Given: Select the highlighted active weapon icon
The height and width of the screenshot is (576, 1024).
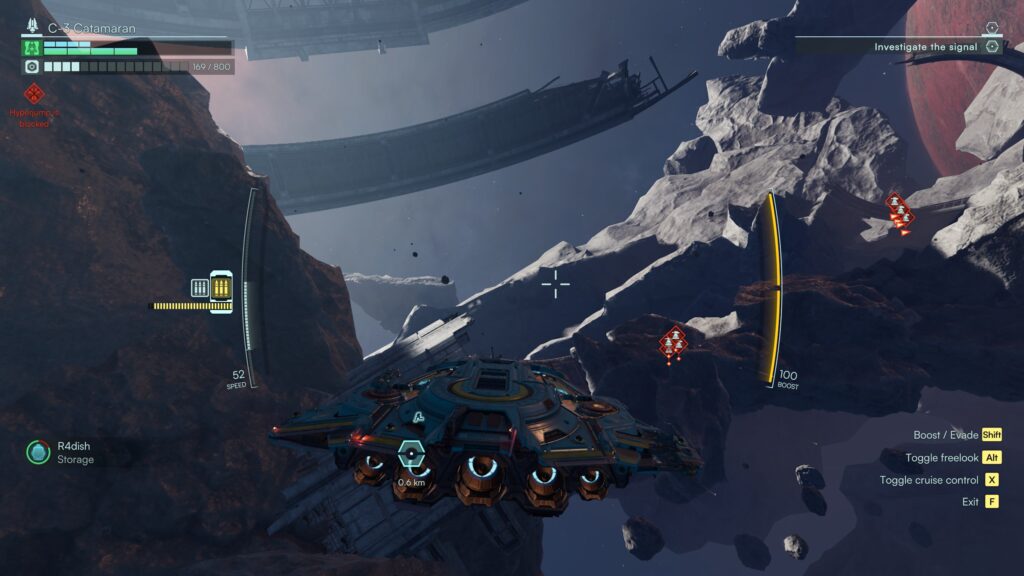Looking at the screenshot, I should point(221,288).
